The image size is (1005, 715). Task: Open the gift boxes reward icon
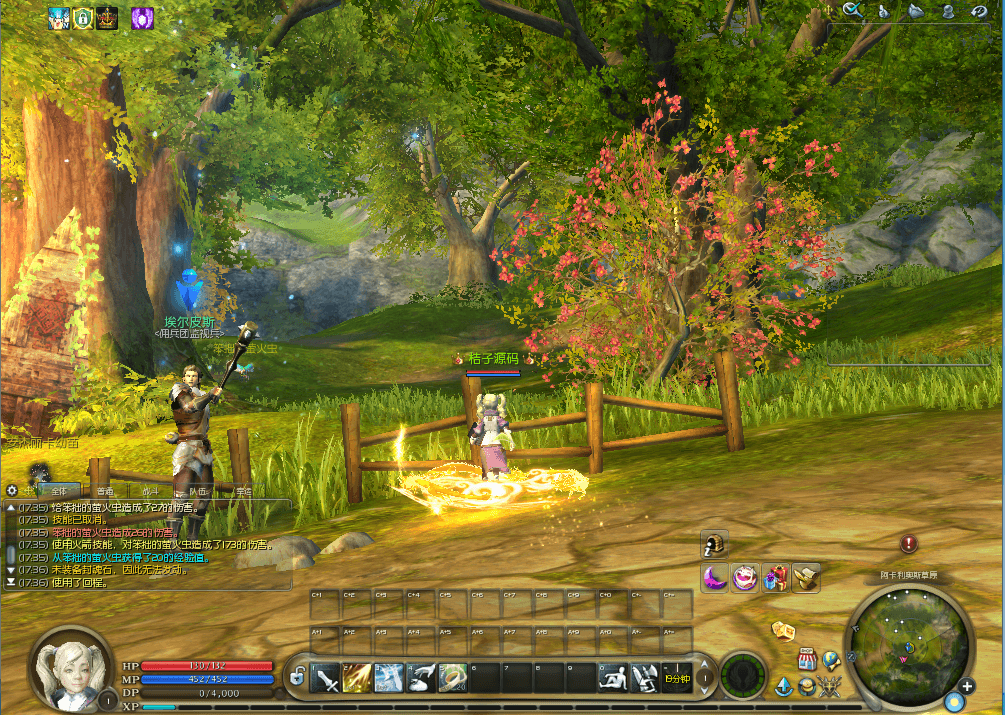[x=776, y=577]
